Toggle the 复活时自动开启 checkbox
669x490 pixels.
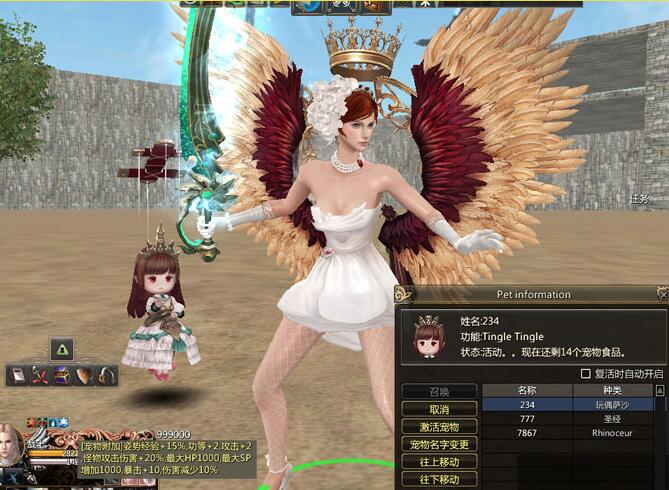[586, 374]
